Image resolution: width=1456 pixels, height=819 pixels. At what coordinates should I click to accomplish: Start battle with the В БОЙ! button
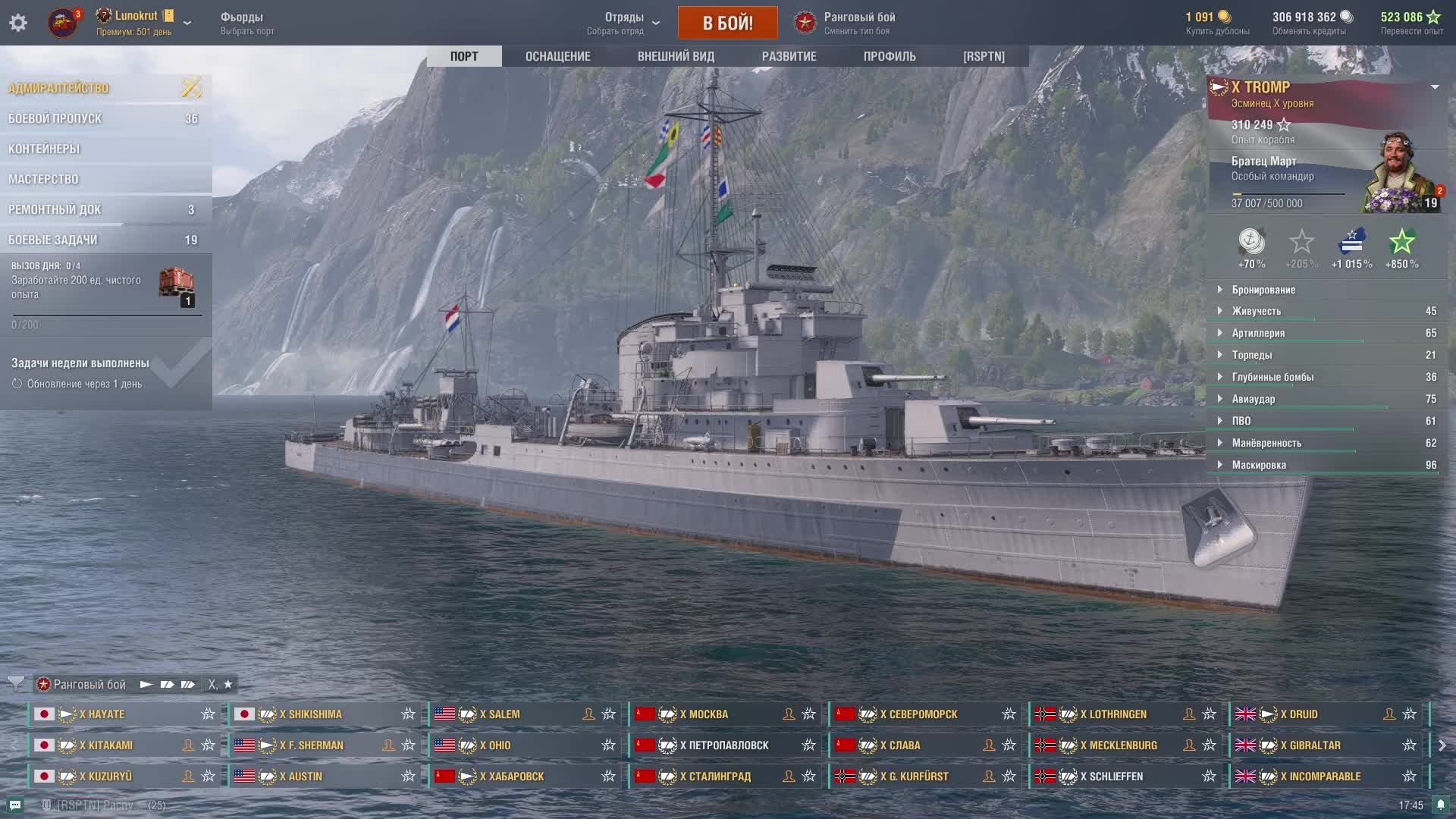[727, 23]
